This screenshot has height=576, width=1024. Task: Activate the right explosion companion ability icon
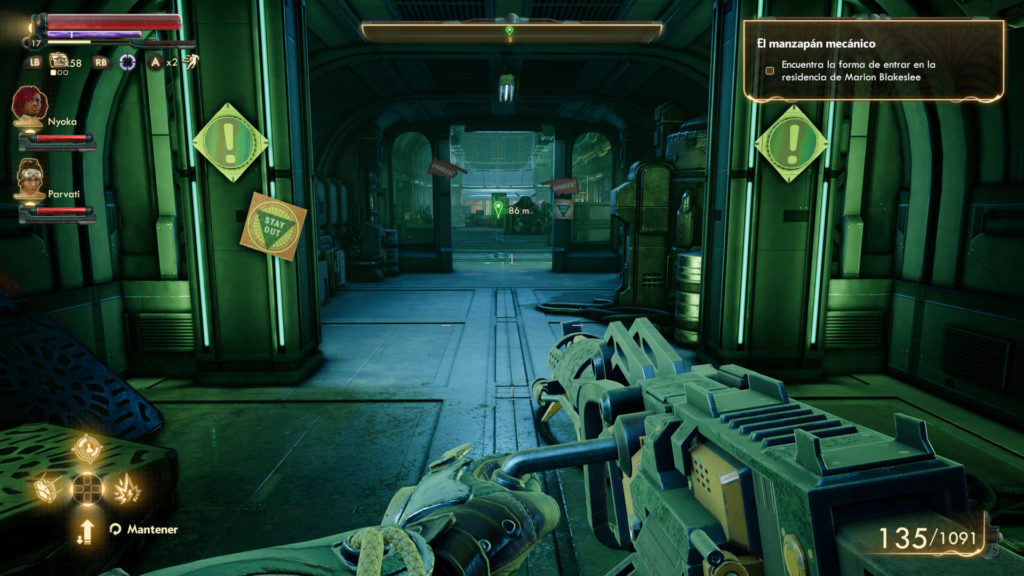pos(126,489)
